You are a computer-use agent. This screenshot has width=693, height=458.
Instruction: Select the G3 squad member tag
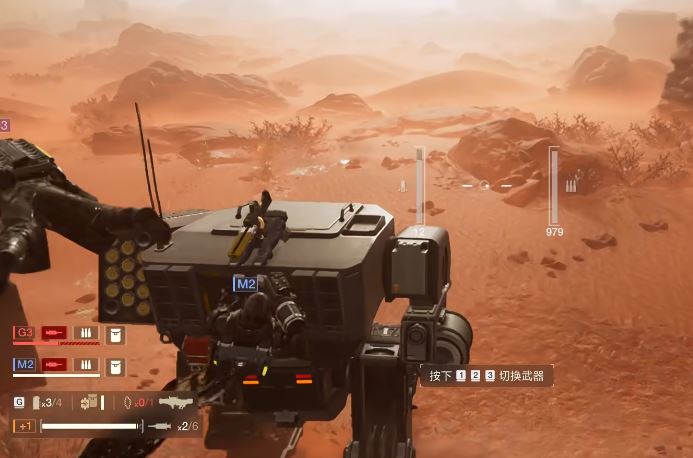pos(25,332)
